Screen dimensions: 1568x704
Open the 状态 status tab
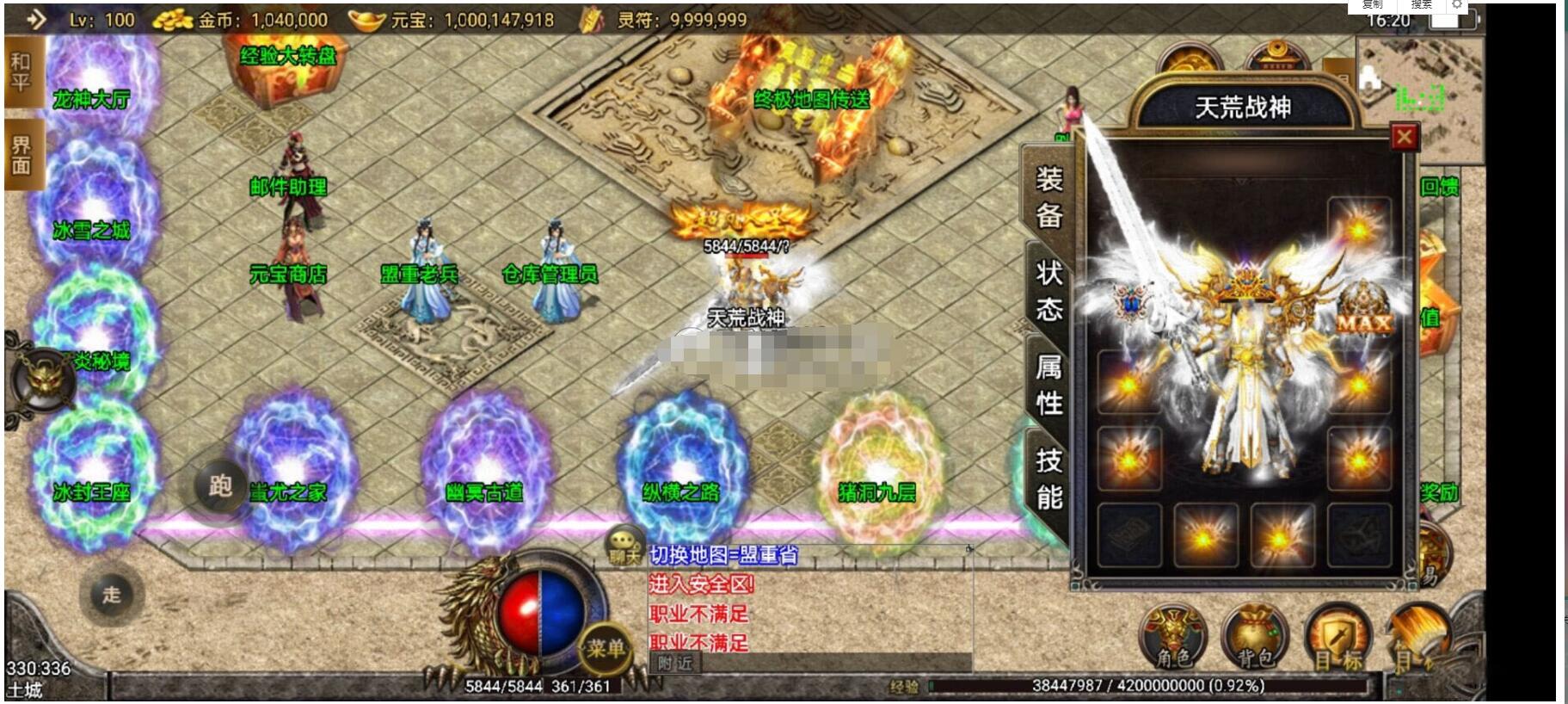(1048, 291)
